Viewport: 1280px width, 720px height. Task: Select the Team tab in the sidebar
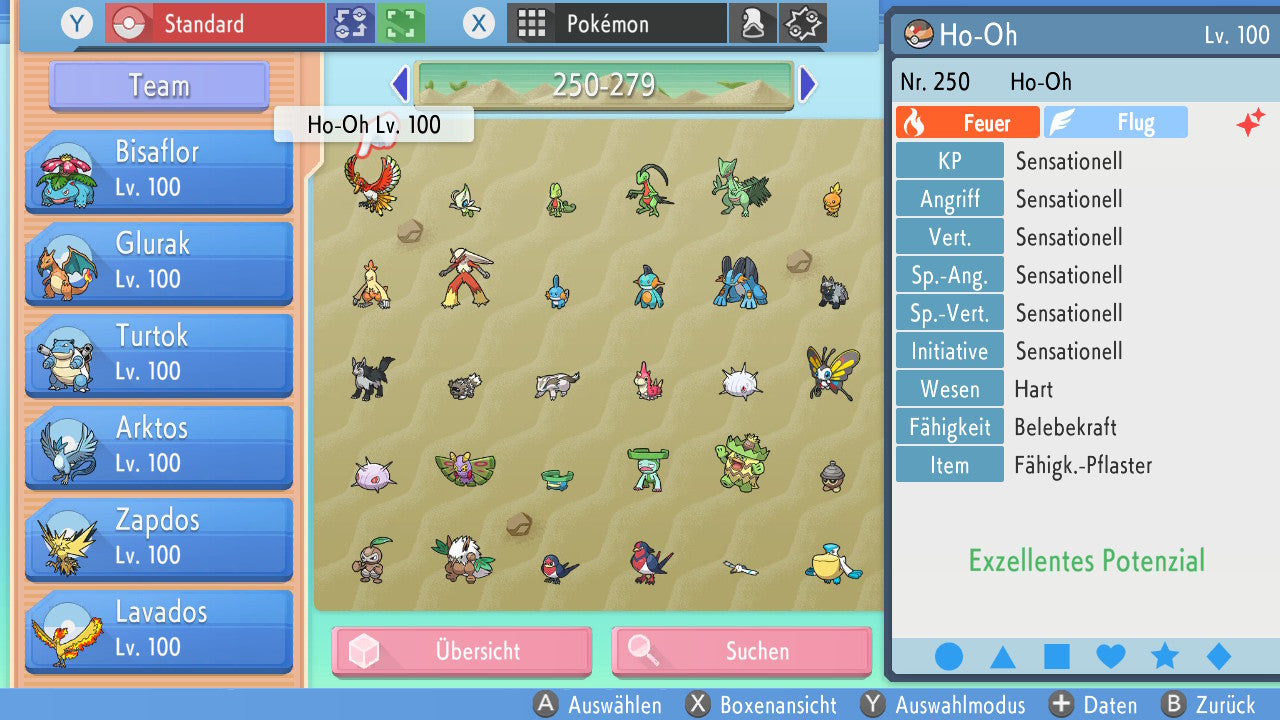coord(158,86)
